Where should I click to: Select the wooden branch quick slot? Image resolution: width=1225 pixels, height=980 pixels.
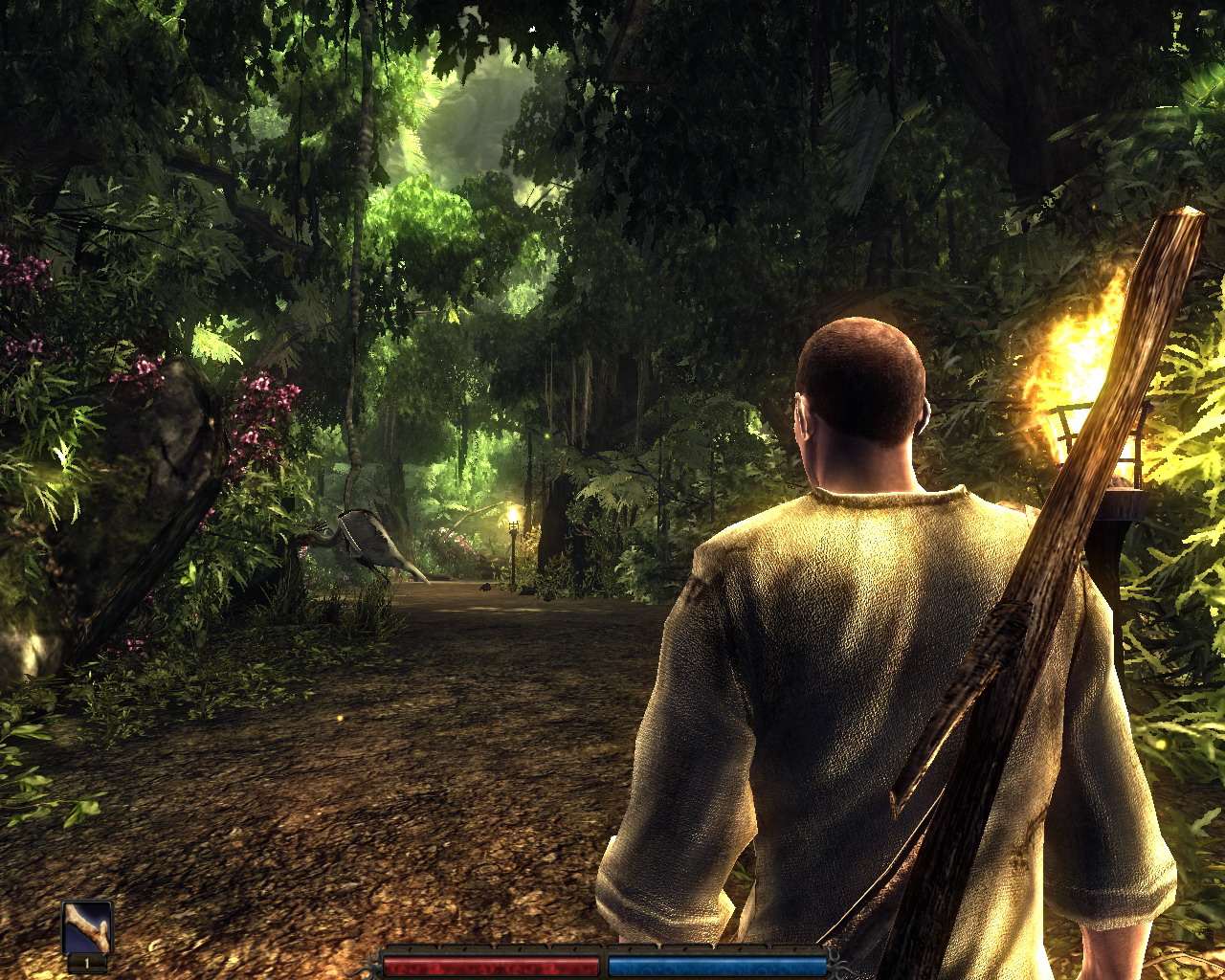tap(87, 927)
